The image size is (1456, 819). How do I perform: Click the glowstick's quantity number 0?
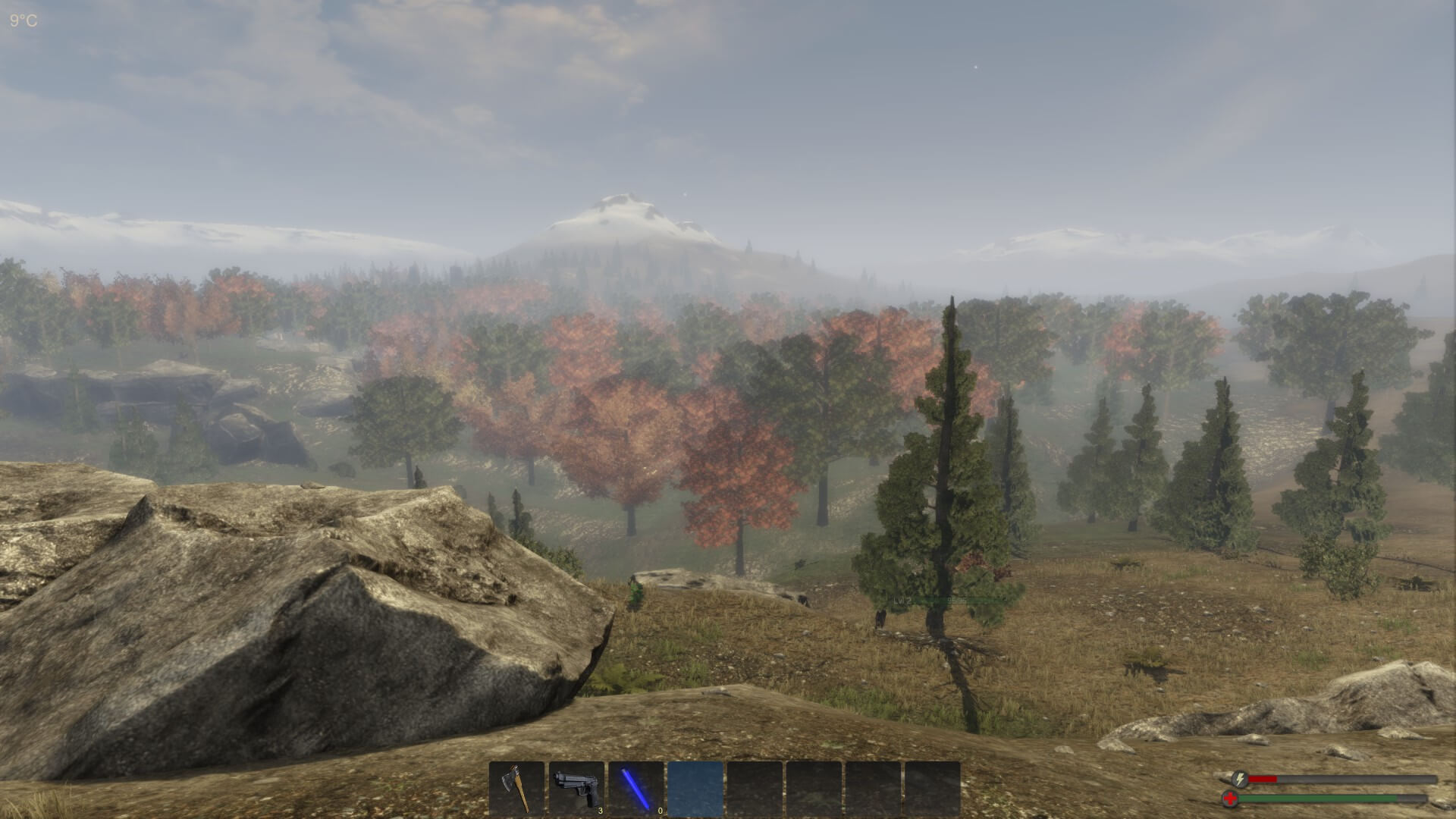pos(661,810)
